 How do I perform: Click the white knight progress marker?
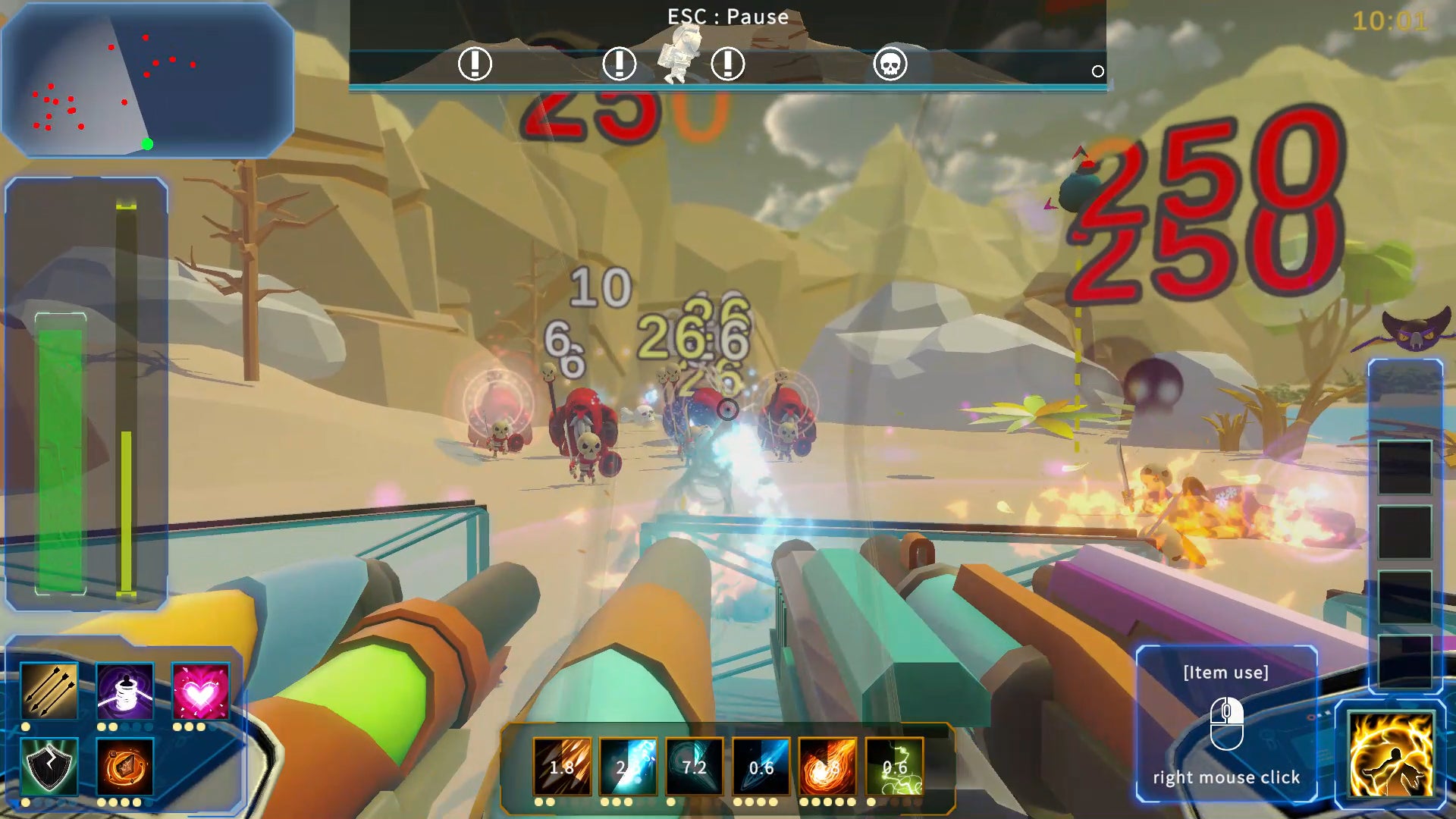click(x=679, y=53)
